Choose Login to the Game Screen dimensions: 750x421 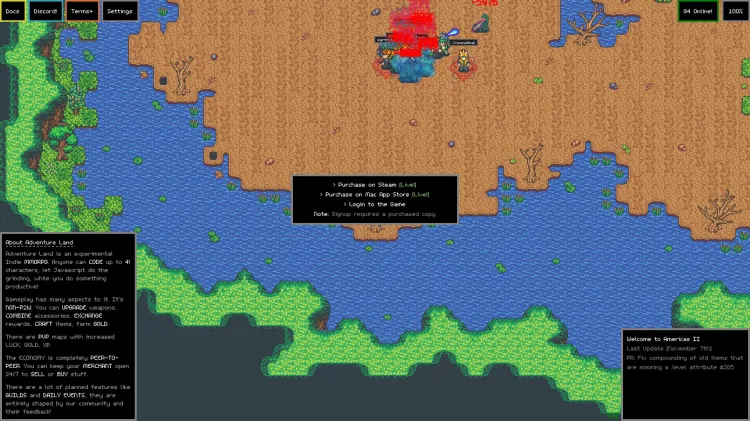coord(375,204)
